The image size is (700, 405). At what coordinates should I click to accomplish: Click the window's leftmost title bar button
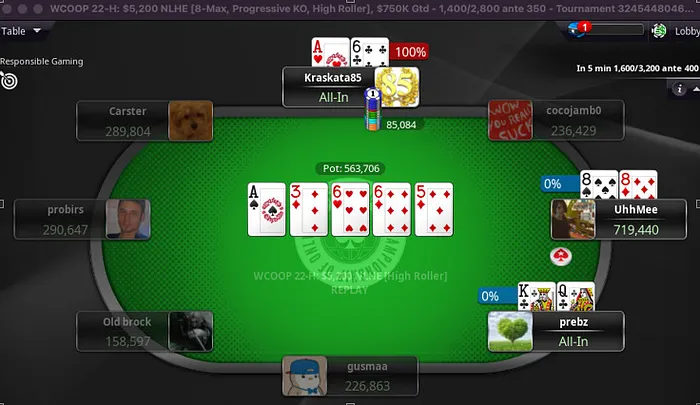pyautogui.click(x=6, y=7)
